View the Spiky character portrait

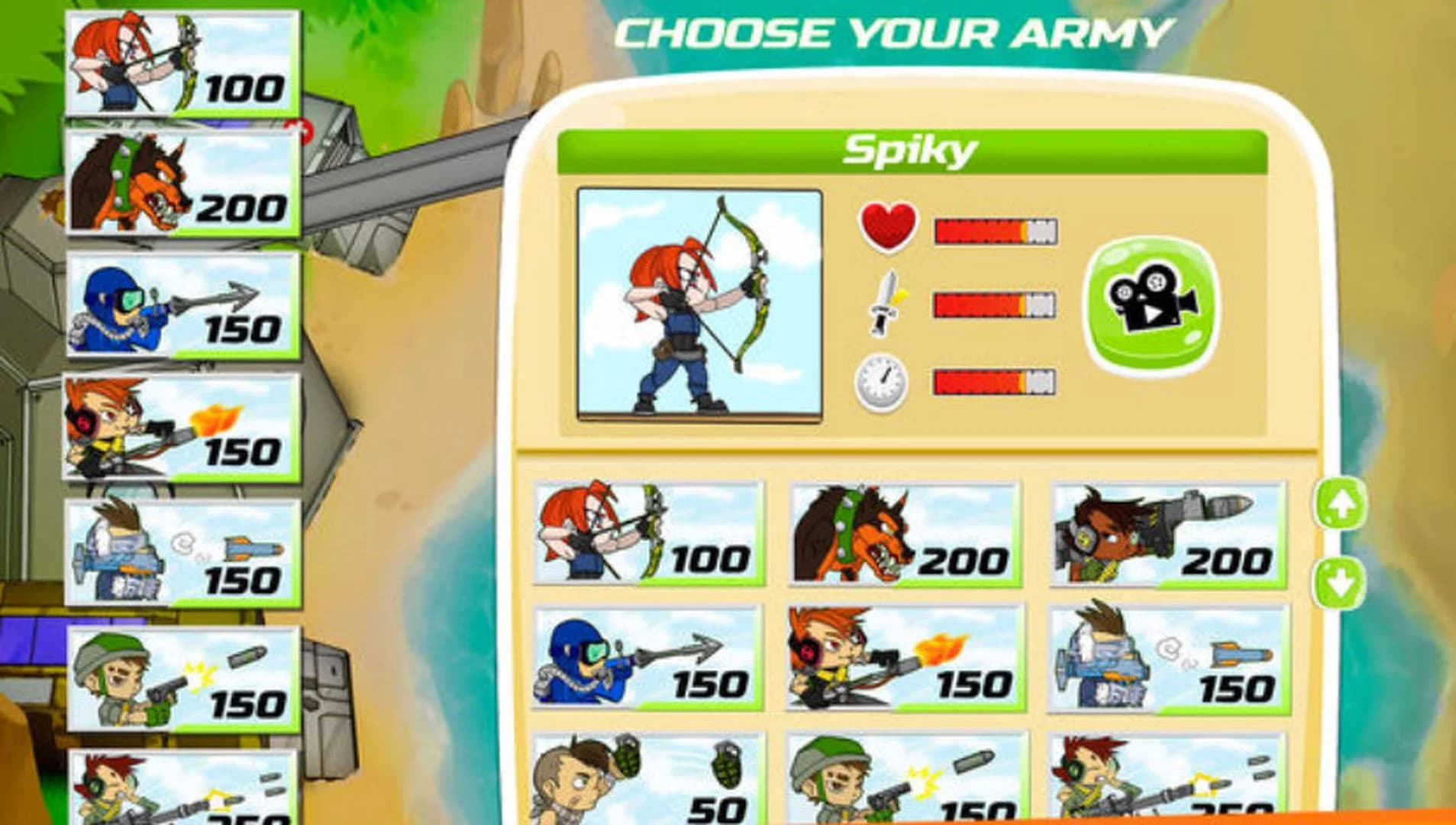coord(699,306)
